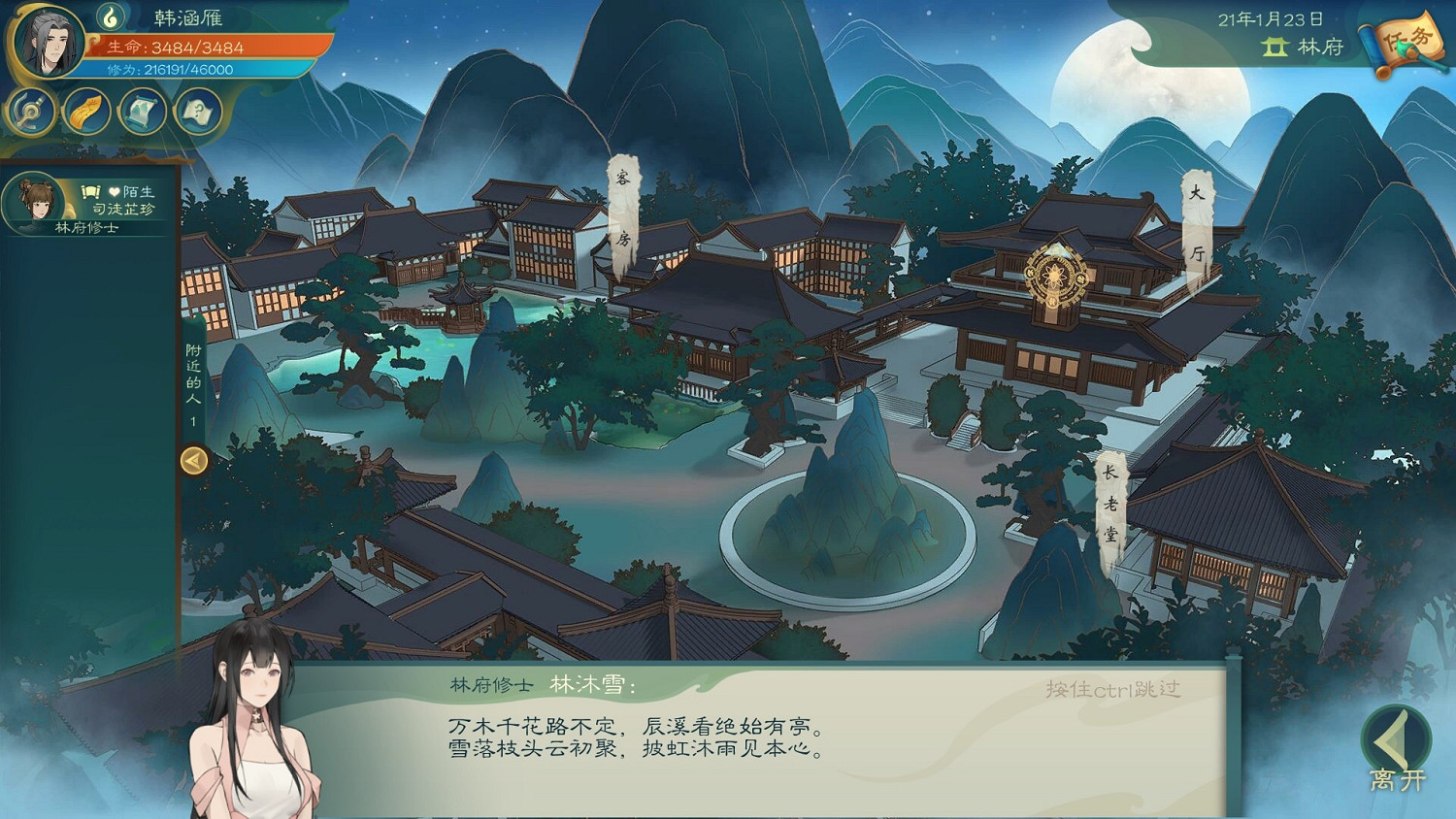The height and width of the screenshot is (819, 1456).
Task: Open the map scroll icon below the health bar
Action: [x=141, y=110]
